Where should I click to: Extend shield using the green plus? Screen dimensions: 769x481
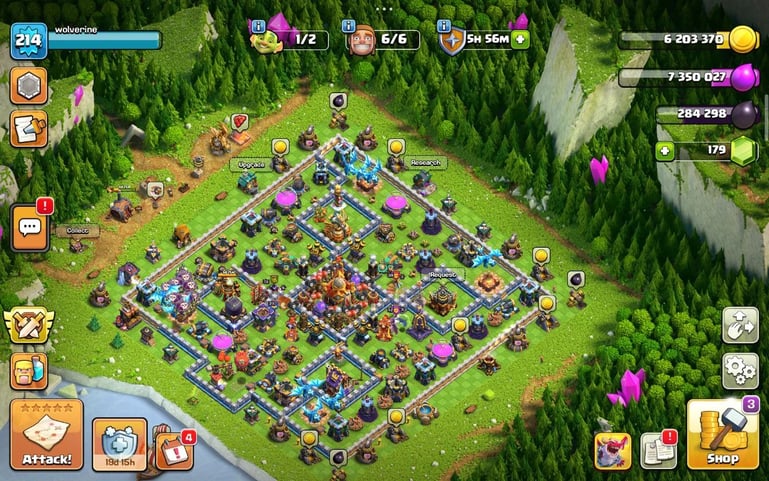[x=520, y=40]
